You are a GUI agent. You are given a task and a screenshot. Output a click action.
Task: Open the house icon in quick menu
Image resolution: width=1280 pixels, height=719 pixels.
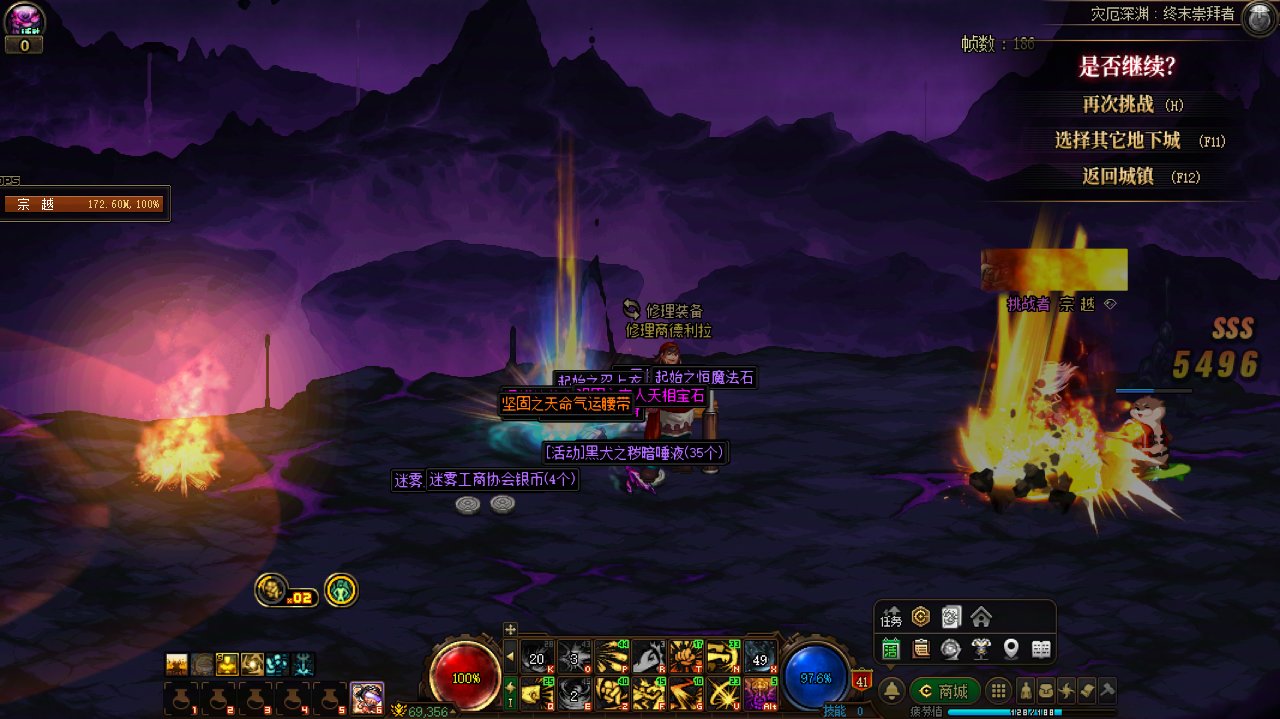click(x=981, y=617)
